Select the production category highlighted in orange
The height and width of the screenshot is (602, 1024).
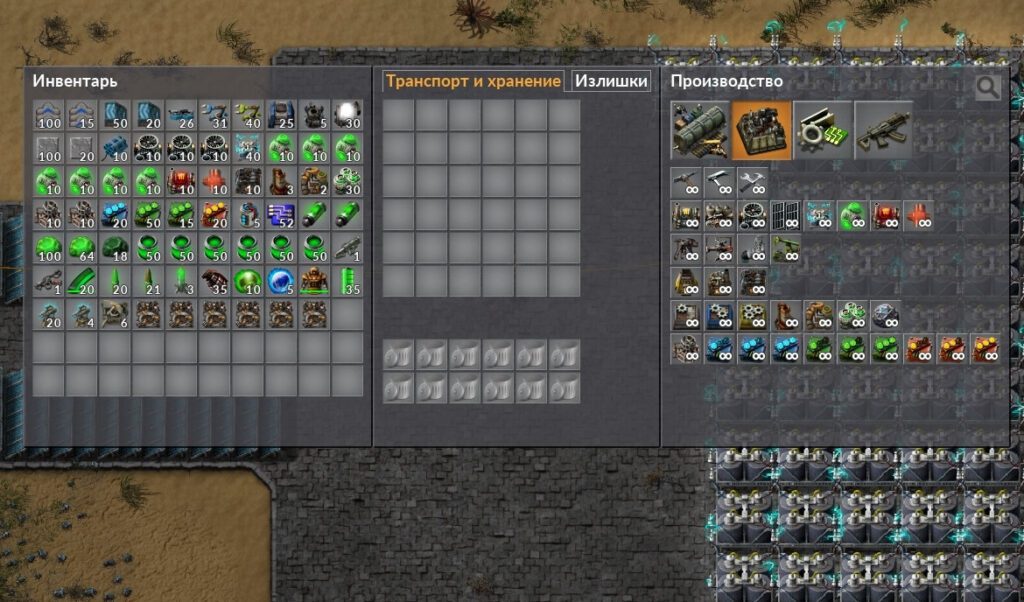click(762, 130)
